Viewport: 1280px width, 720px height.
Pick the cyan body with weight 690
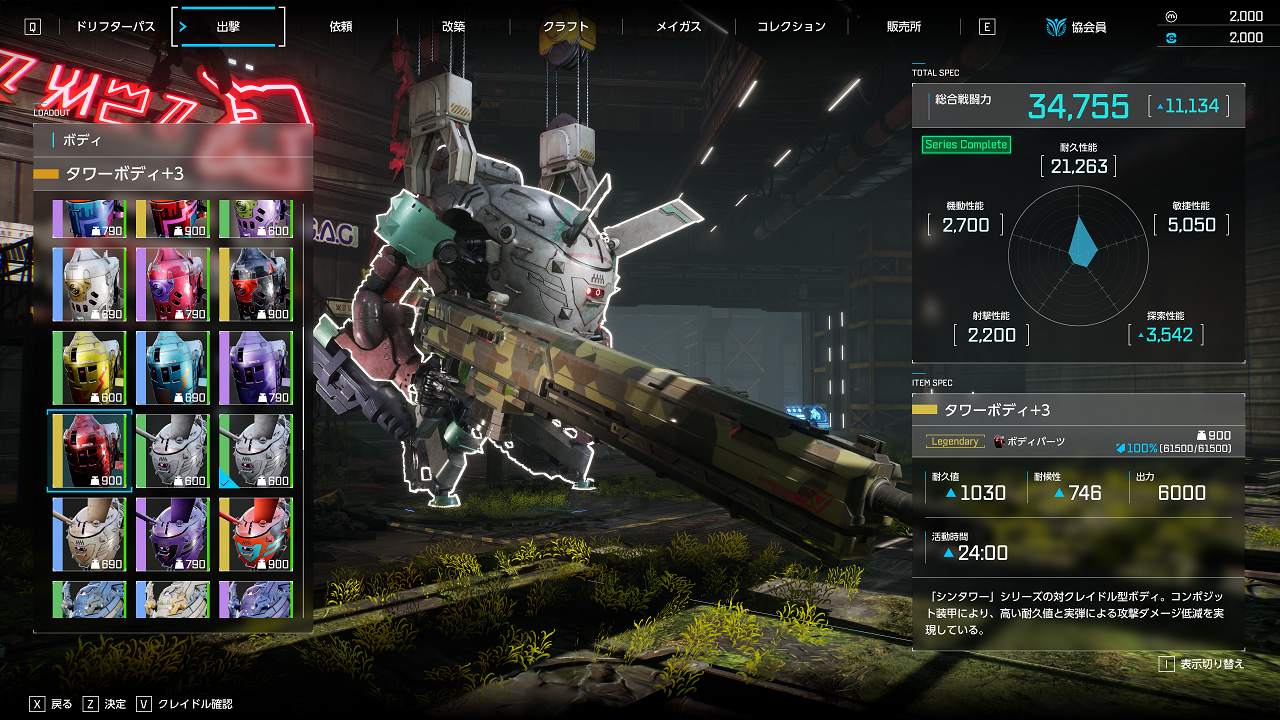pyautogui.click(x=172, y=368)
